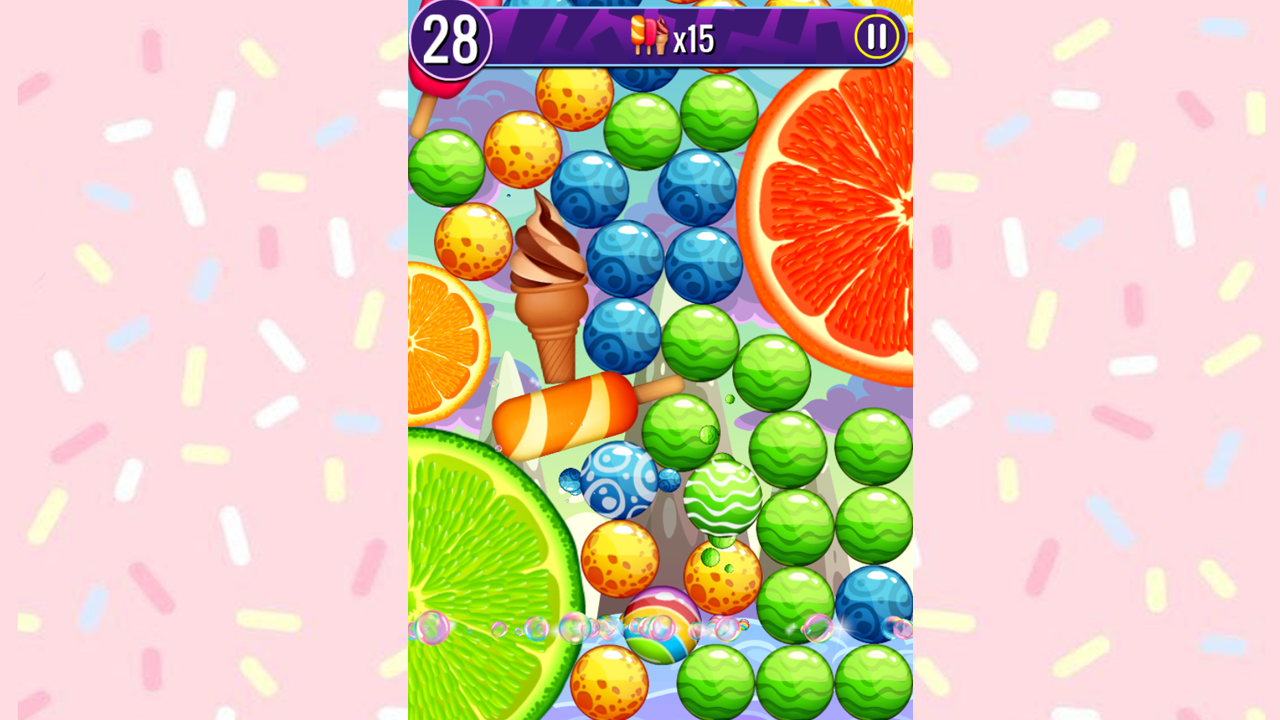Click the level 28 badge

[455, 38]
